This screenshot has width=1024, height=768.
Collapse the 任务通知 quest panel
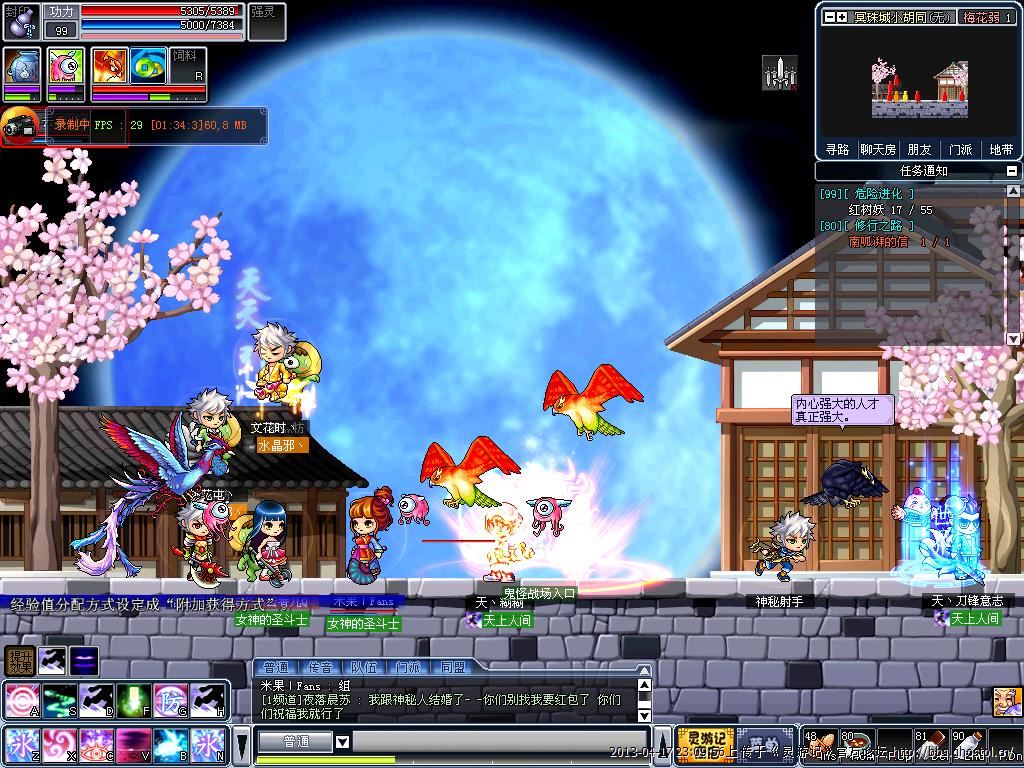coord(1012,171)
